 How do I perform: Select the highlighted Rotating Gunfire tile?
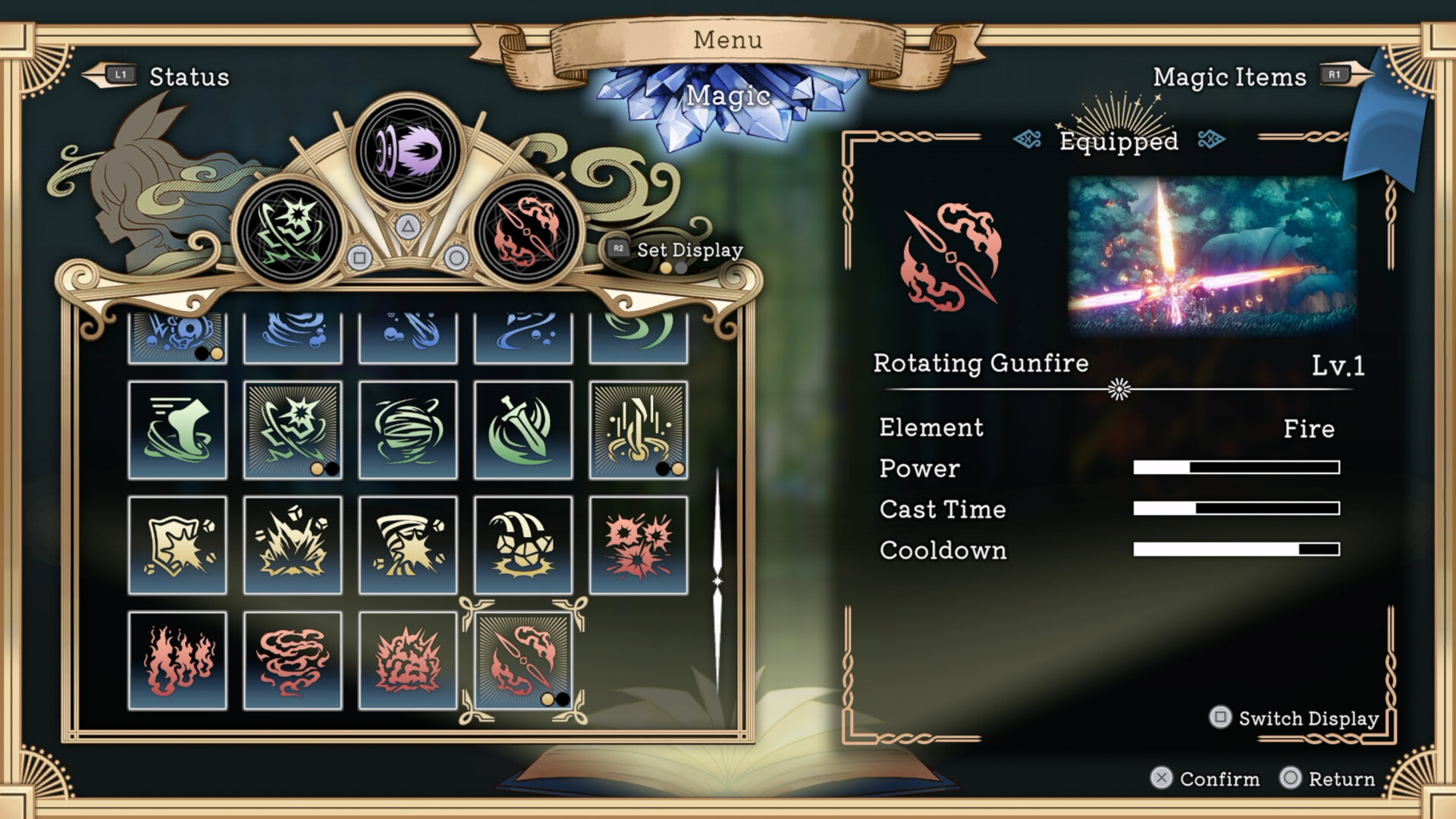[523, 661]
